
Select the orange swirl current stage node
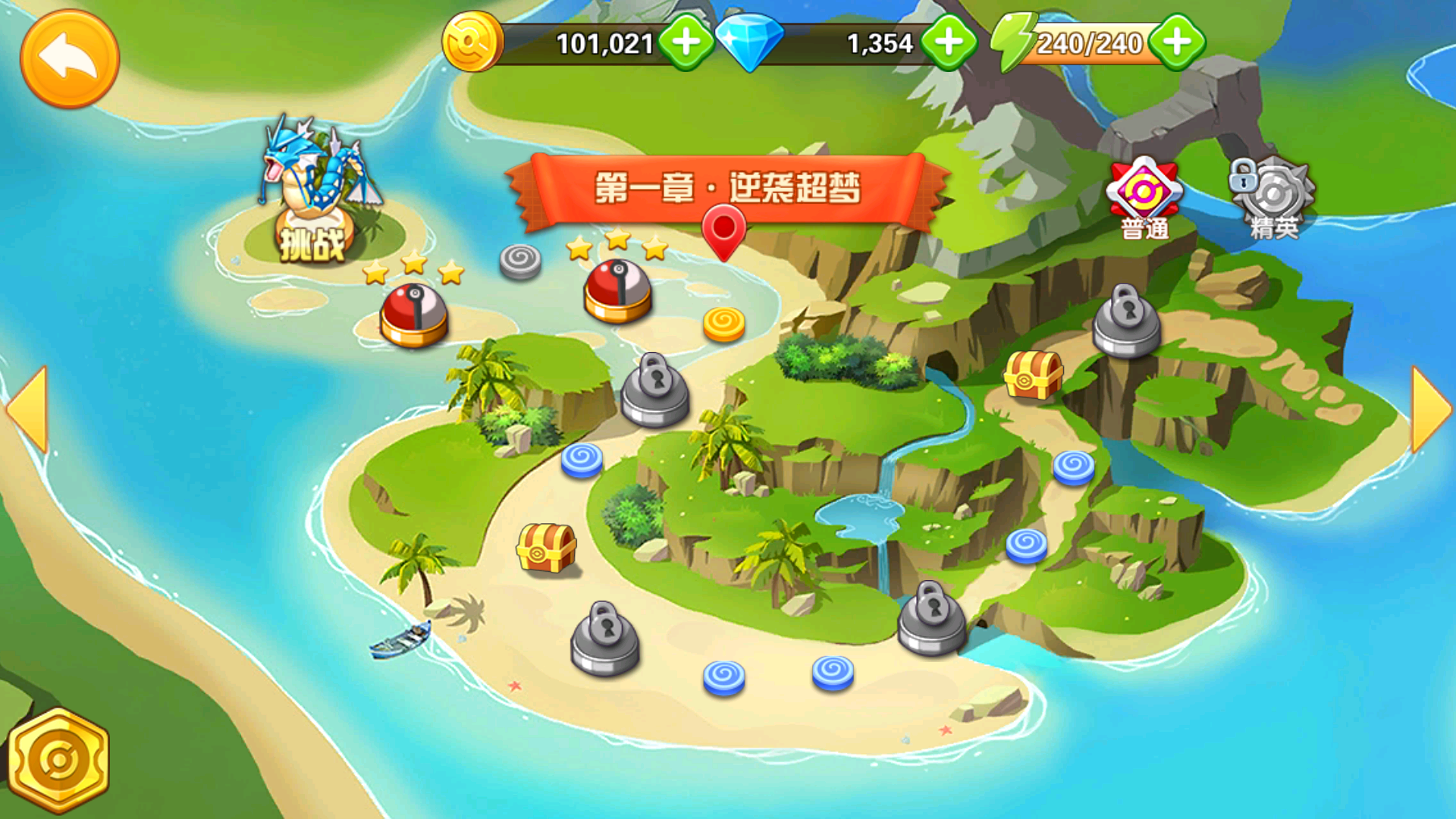click(x=723, y=324)
